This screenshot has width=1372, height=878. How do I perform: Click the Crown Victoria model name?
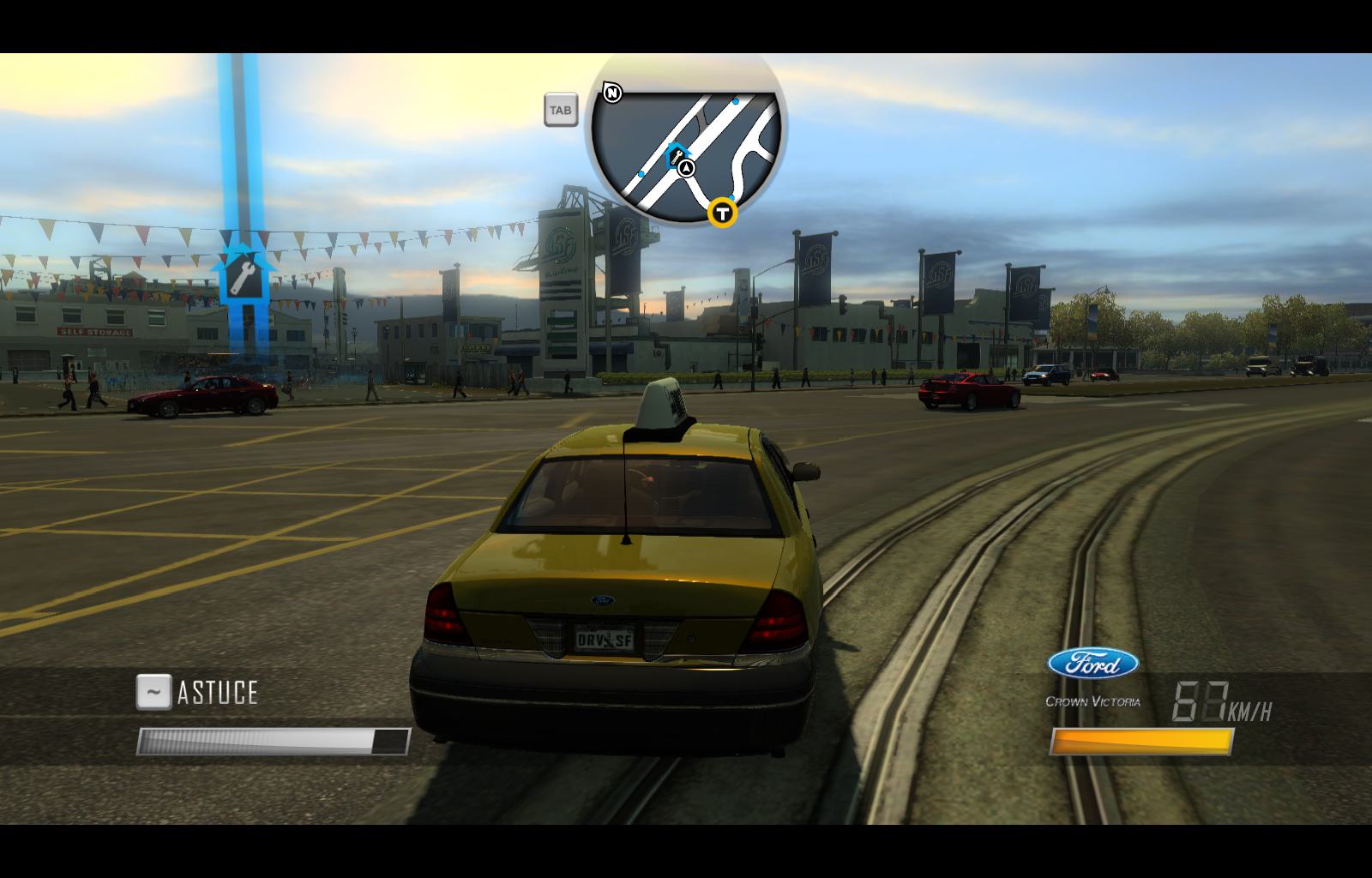1093,701
